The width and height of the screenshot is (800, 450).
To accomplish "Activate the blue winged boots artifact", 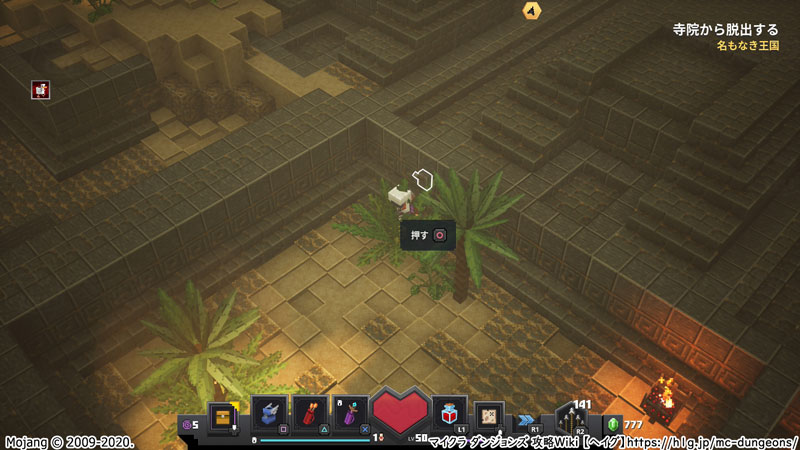I will click(x=270, y=412).
